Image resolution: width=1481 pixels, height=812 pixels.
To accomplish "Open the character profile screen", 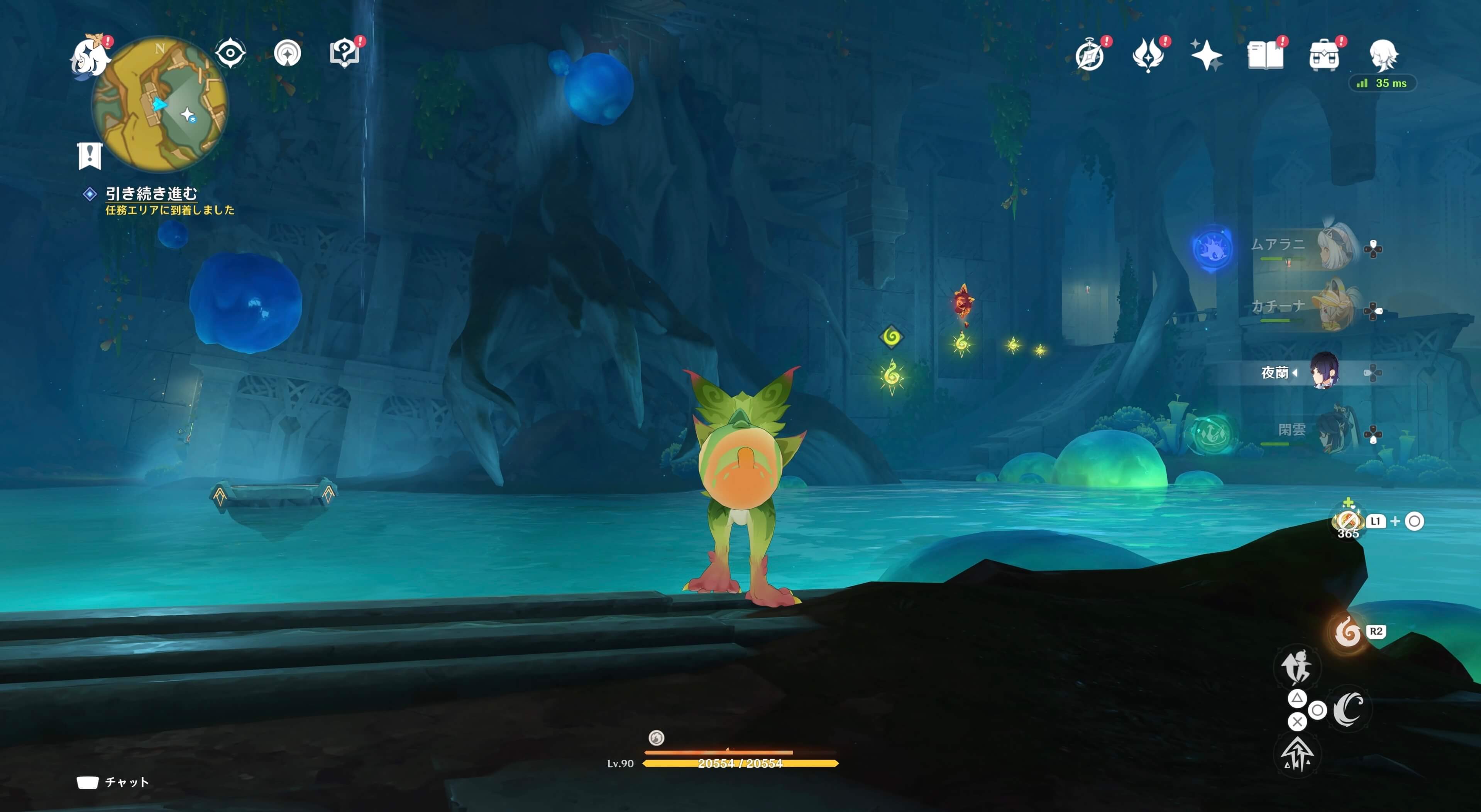I will coord(1383,56).
